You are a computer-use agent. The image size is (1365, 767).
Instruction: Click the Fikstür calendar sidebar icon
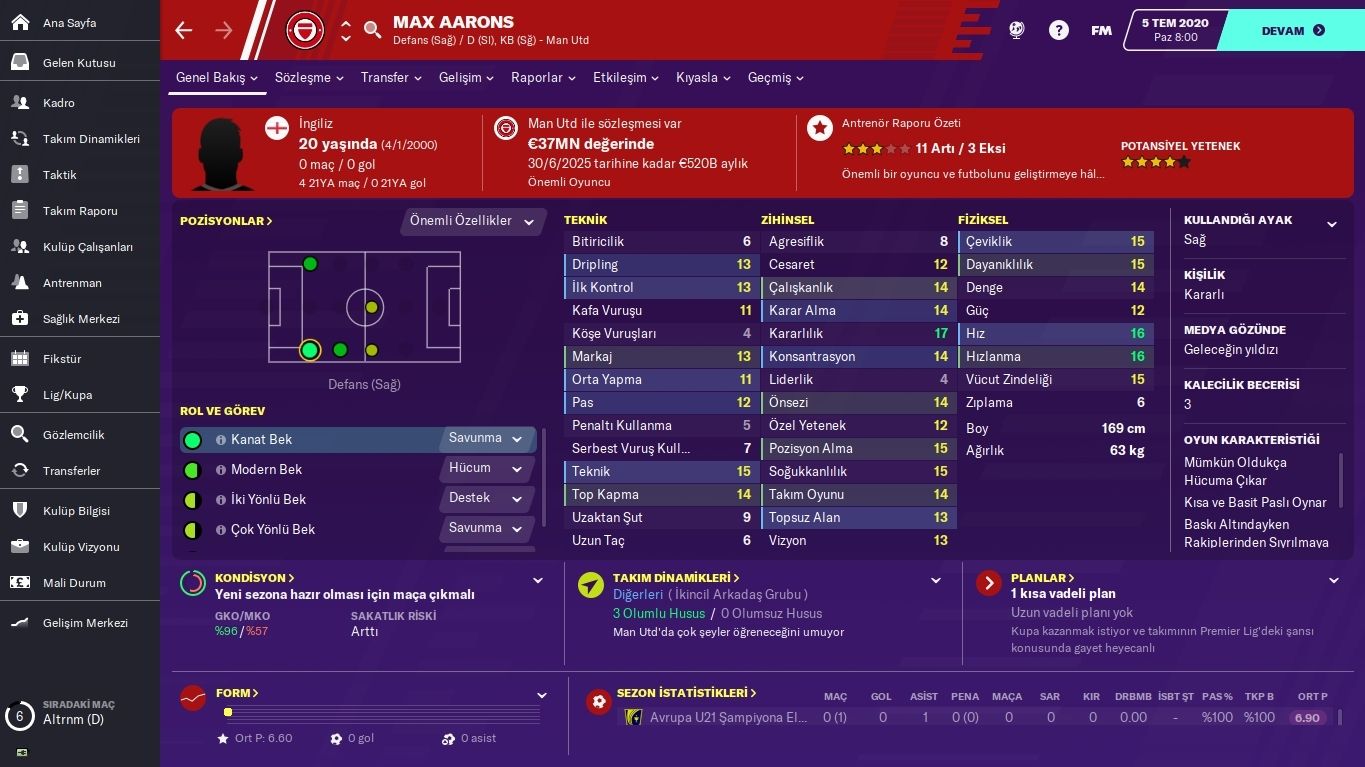22,358
